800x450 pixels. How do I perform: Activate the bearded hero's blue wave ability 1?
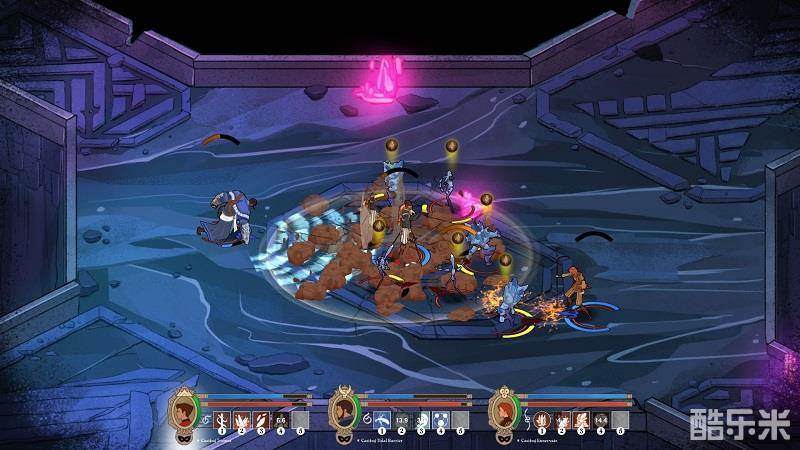382,419
